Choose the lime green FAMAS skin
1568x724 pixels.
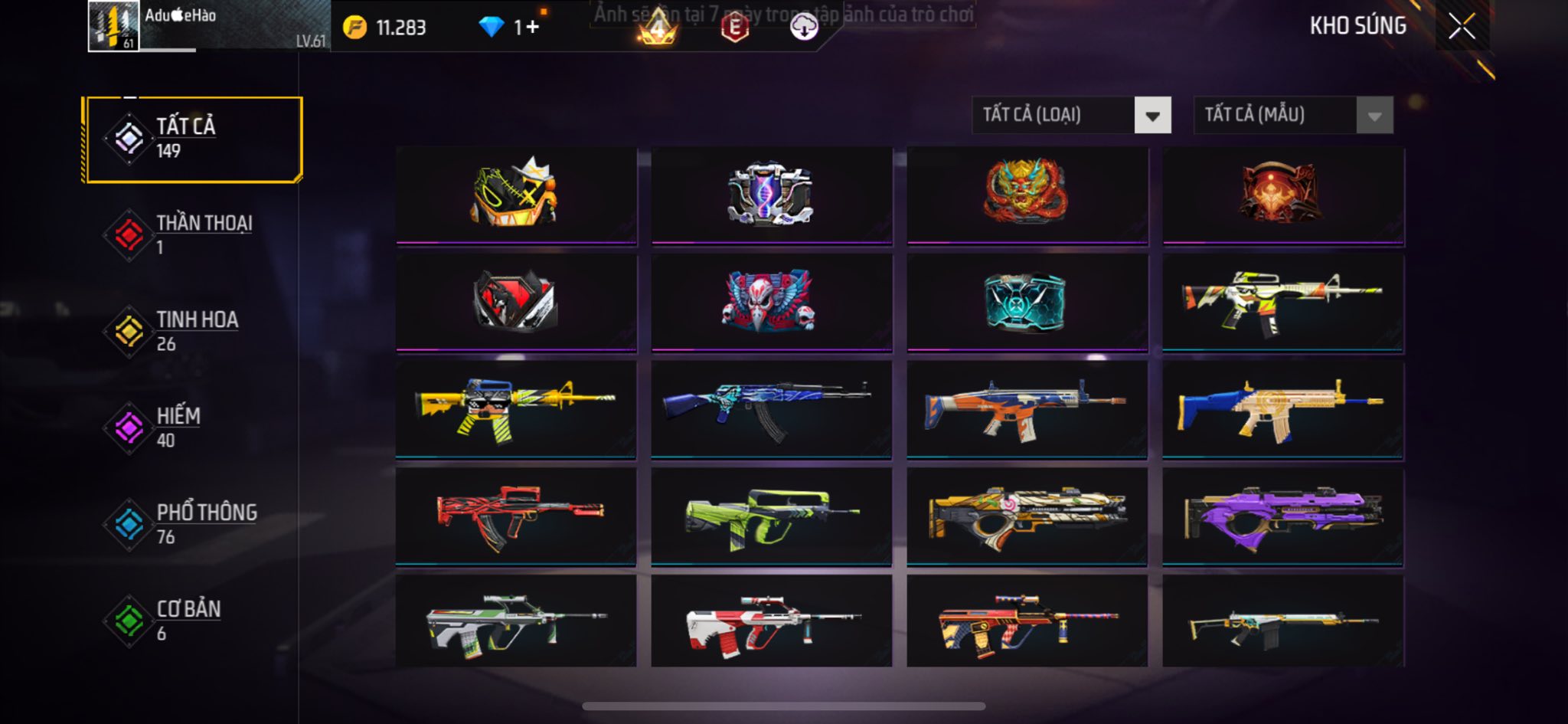click(771, 516)
